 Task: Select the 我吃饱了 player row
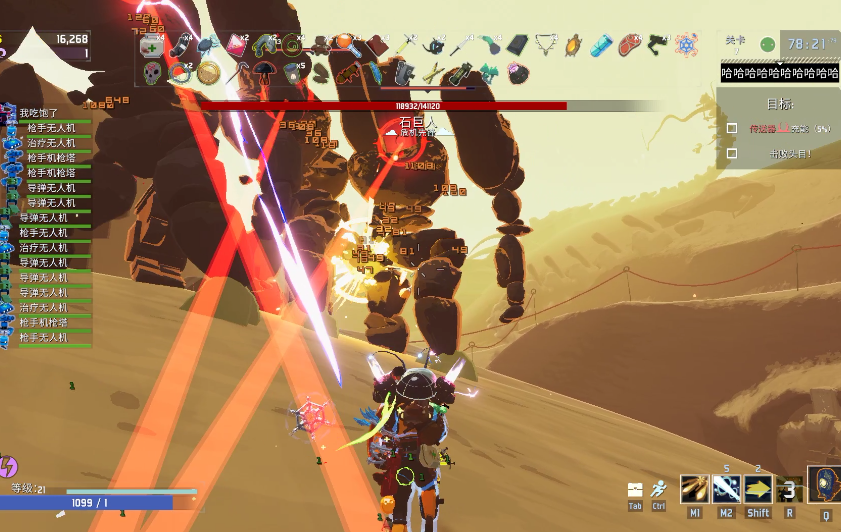pyautogui.click(x=40, y=113)
